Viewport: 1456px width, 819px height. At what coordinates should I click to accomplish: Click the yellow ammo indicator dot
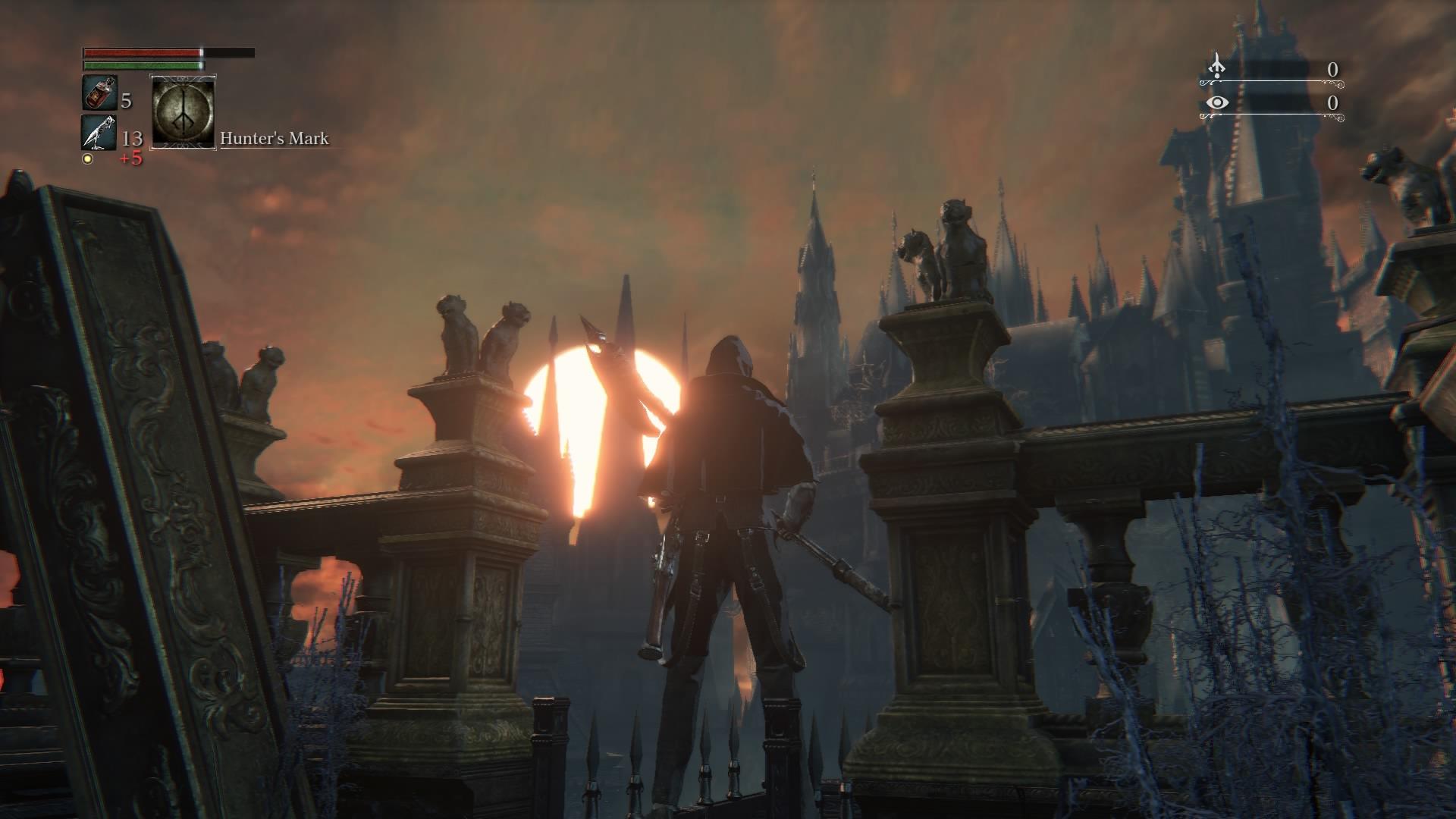(x=89, y=157)
